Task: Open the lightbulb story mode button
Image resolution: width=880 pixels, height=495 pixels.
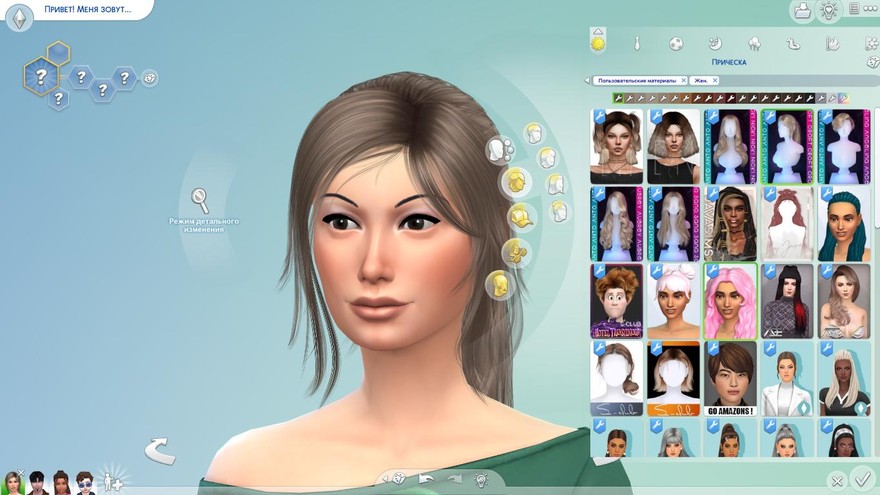Action: coord(828,11)
